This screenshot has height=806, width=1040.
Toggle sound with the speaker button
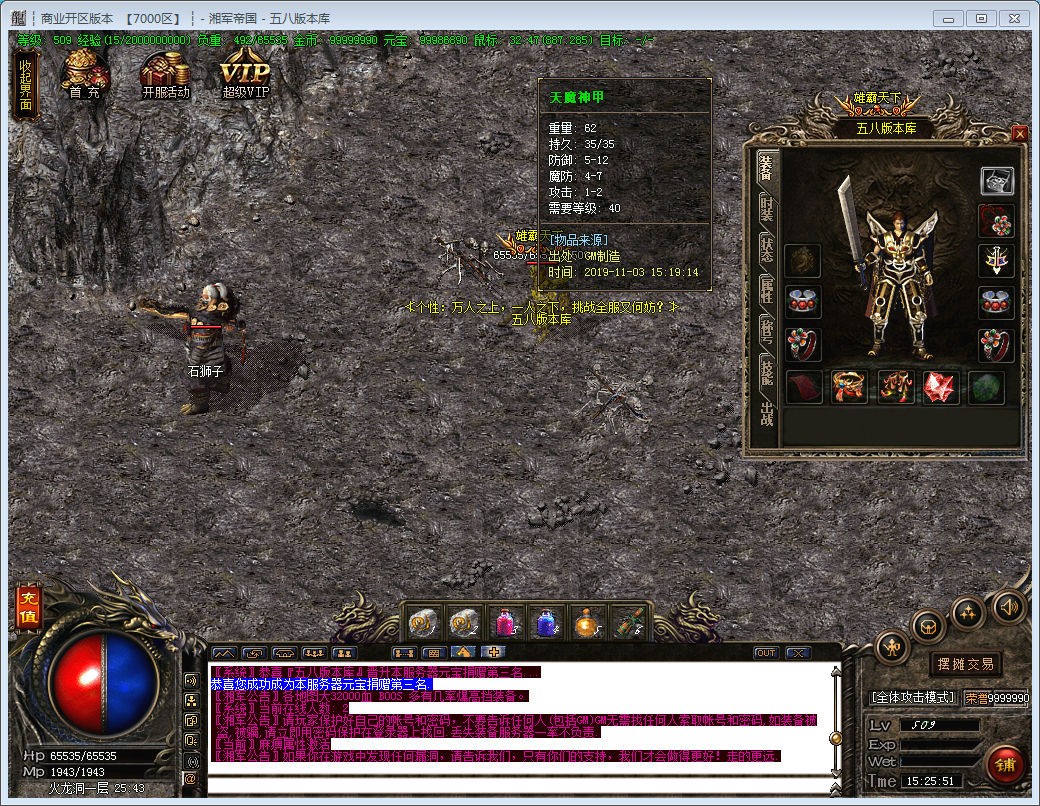1008,606
